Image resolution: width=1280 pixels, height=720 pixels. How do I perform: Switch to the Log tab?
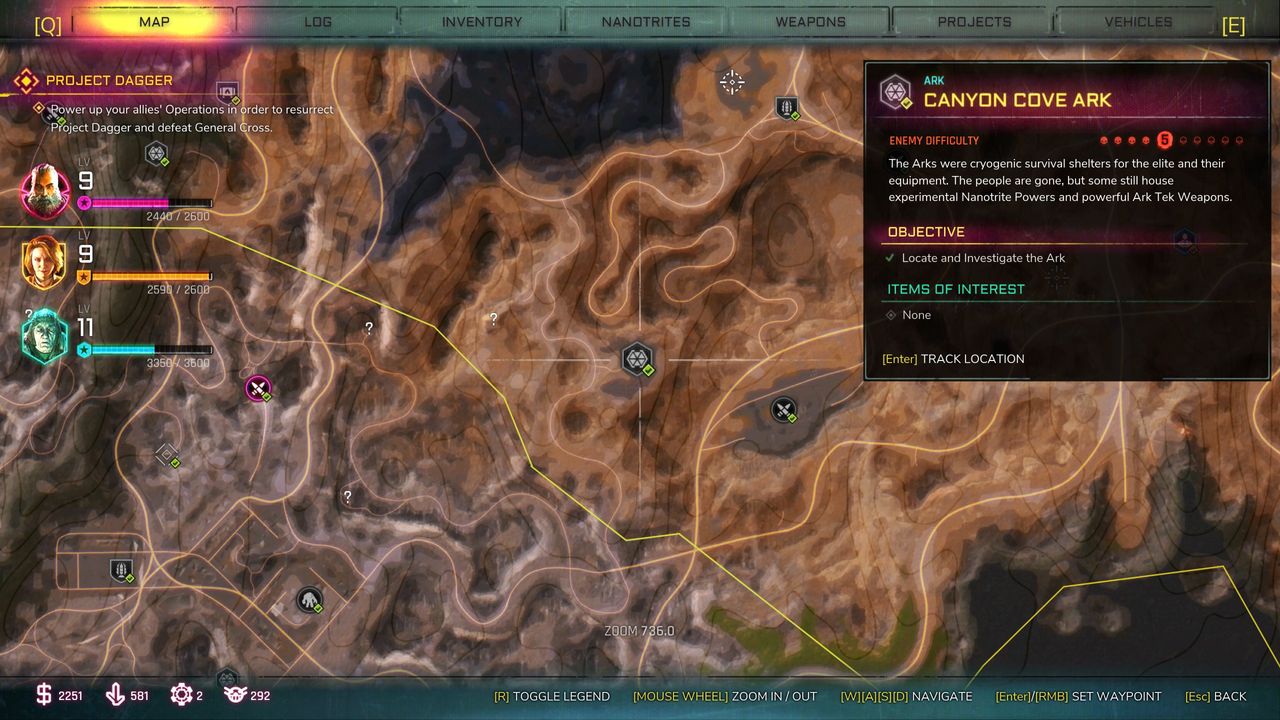point(317,21)
